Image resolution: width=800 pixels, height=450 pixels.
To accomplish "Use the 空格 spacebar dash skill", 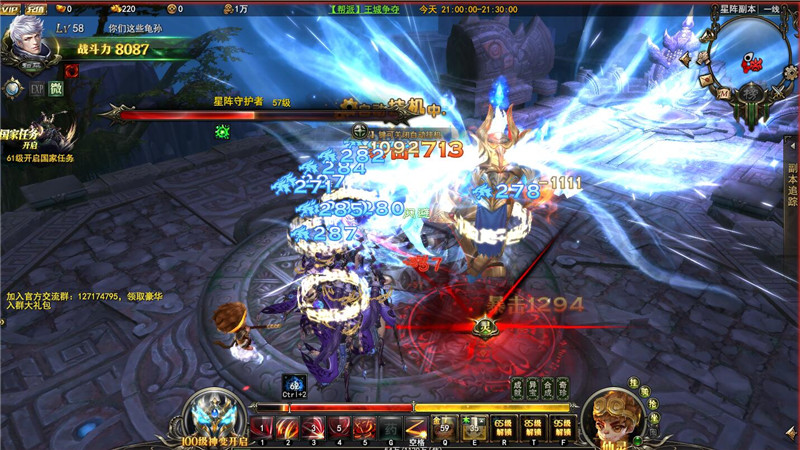I will [x=417, y=428].
